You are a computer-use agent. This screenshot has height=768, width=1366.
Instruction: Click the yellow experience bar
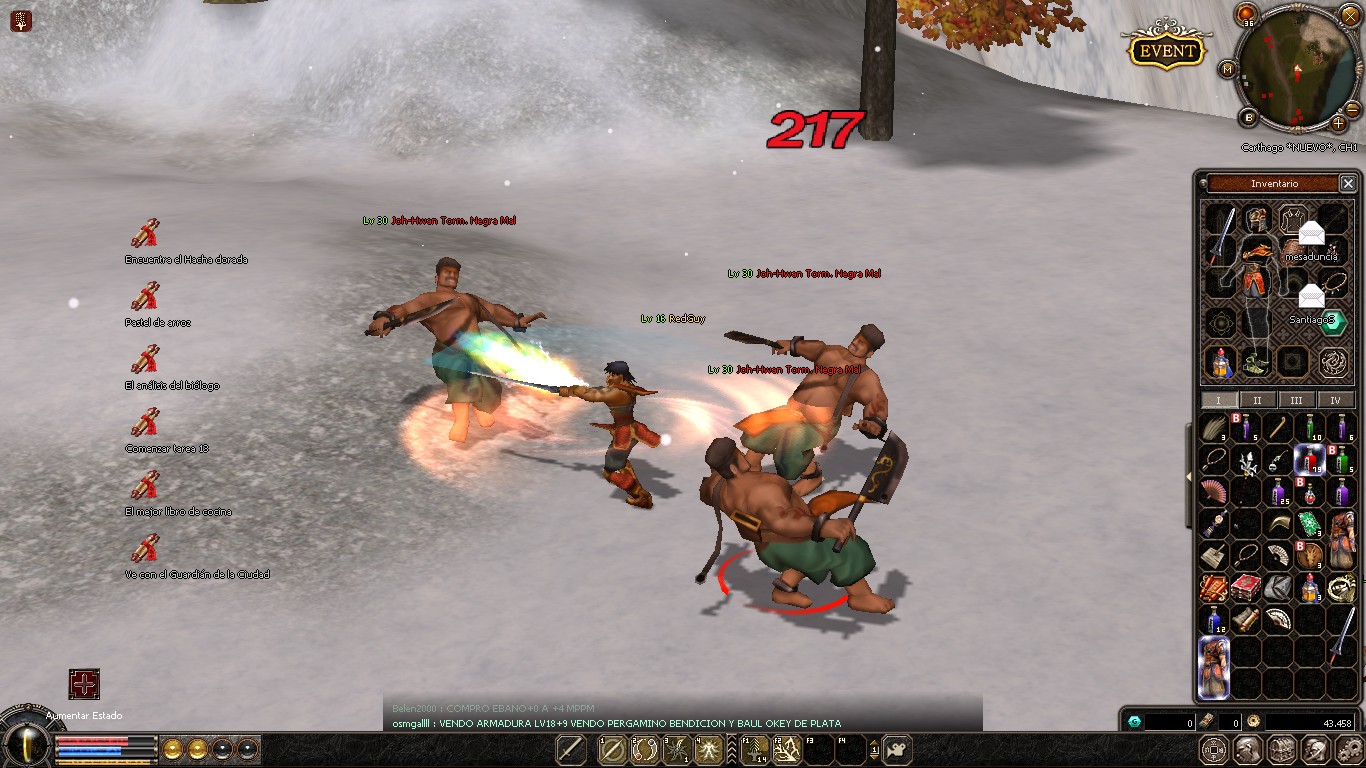coord(105,761)
